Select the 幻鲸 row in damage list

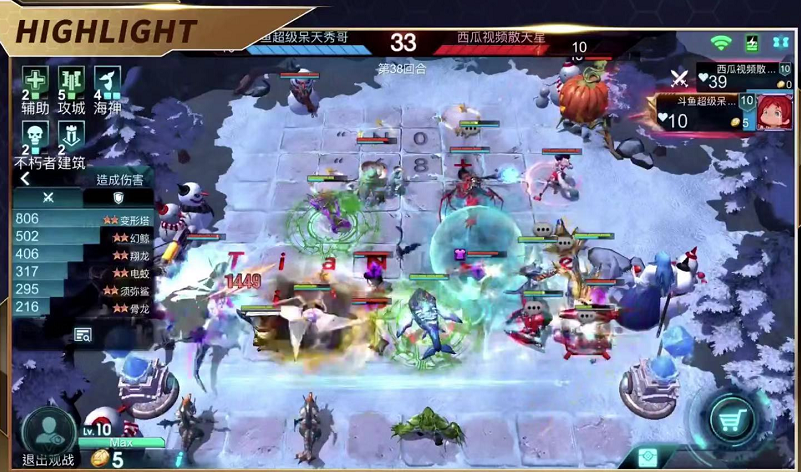82,237
